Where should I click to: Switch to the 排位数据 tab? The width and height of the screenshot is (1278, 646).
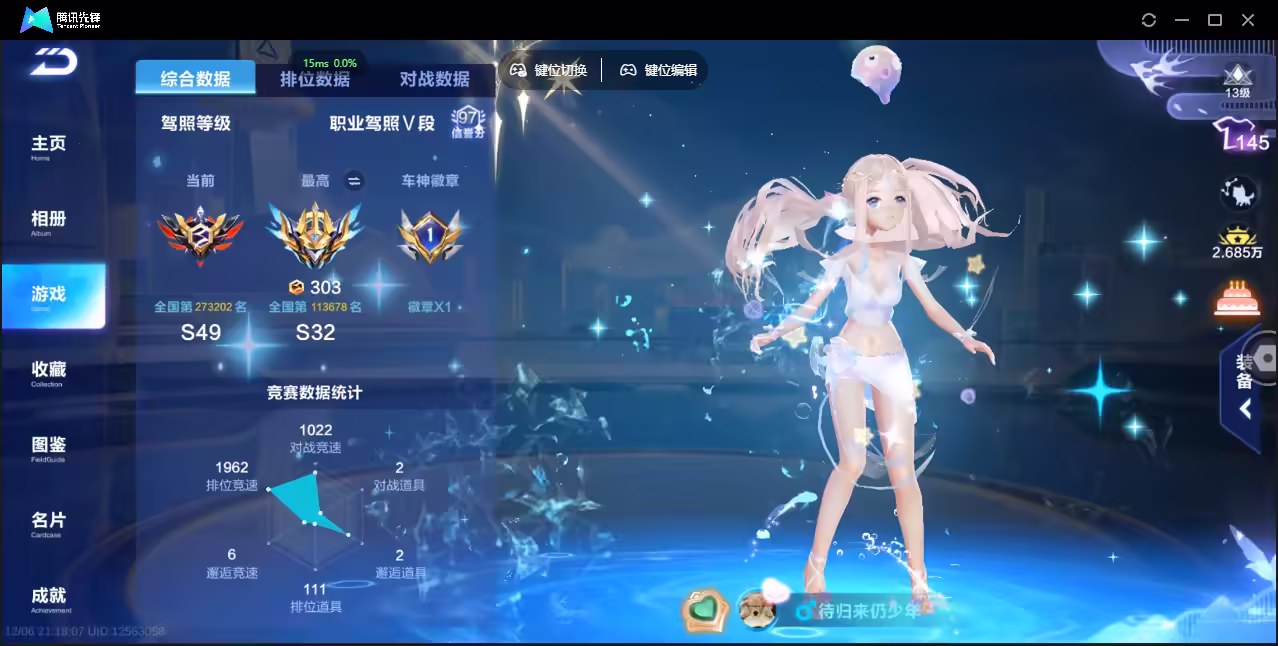pos(315,80)
